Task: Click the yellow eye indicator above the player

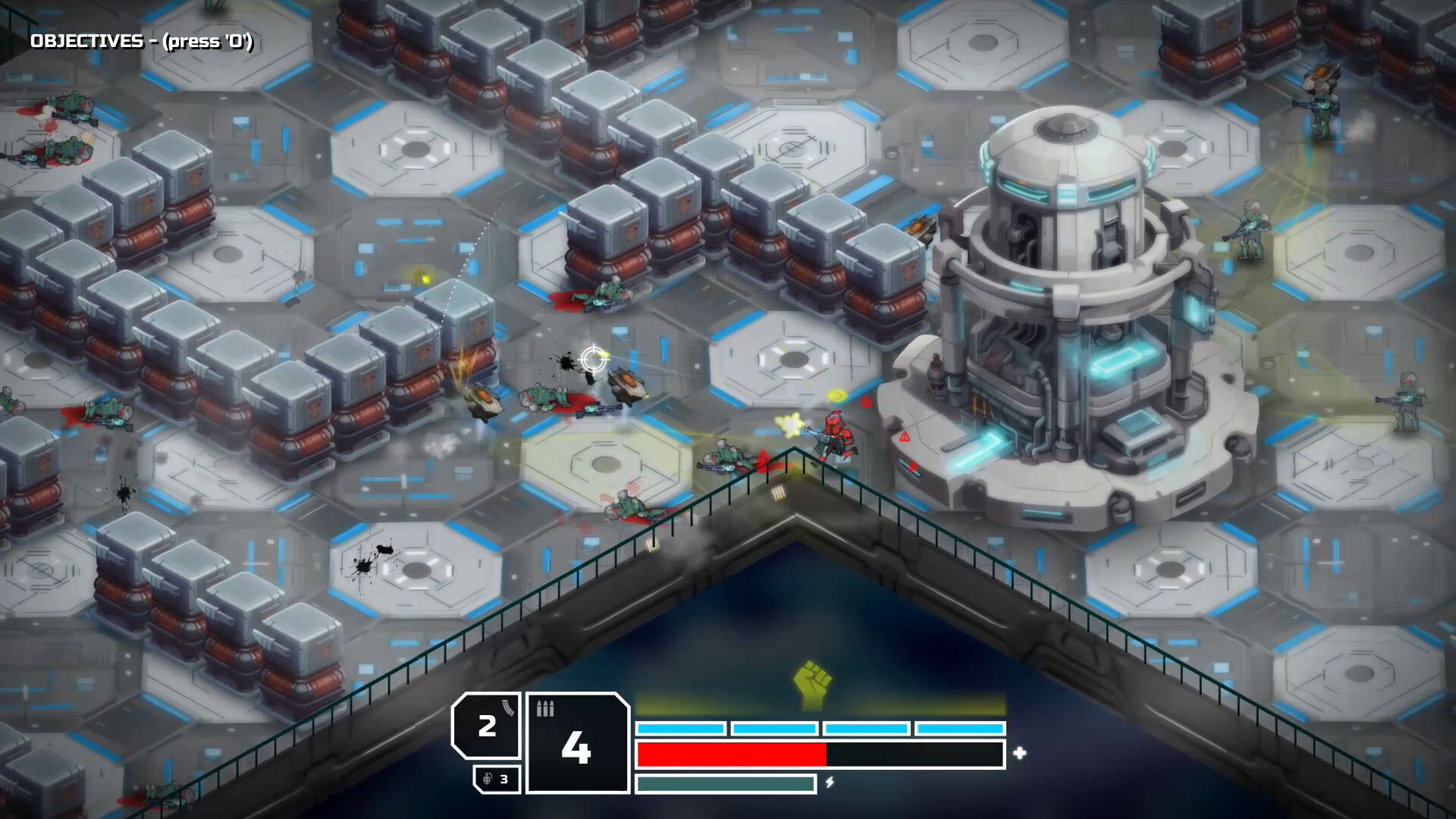Action: coord(837,394)
